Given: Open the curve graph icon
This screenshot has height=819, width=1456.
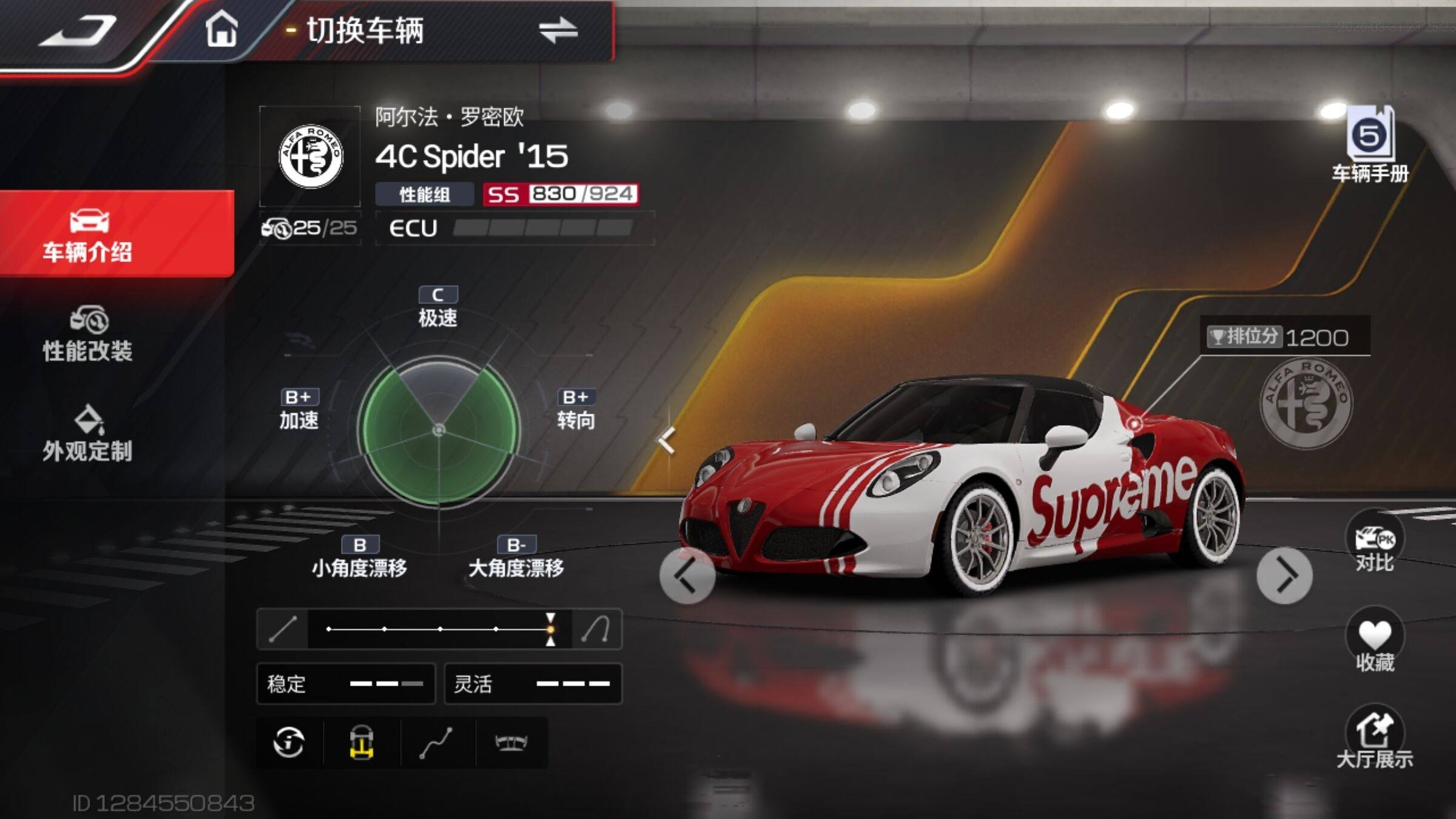Looking at the screenshot, I should [436, 743].
